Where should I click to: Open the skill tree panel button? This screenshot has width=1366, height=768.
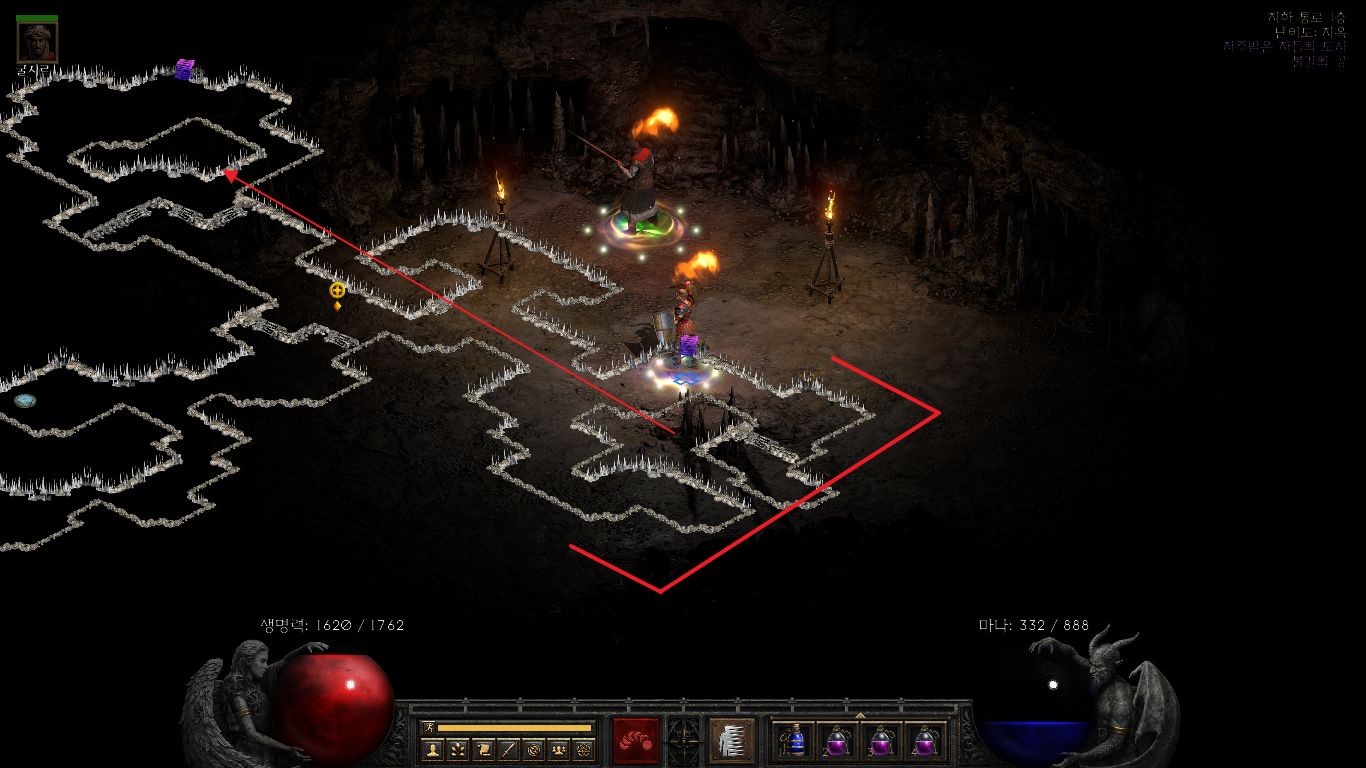(x=457, y=749)
